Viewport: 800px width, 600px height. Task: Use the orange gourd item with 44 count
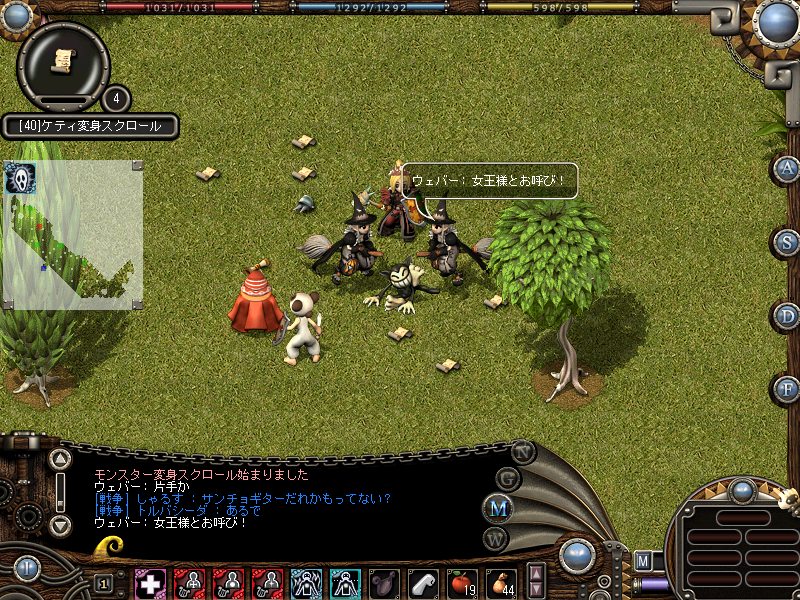pos(500,582)
